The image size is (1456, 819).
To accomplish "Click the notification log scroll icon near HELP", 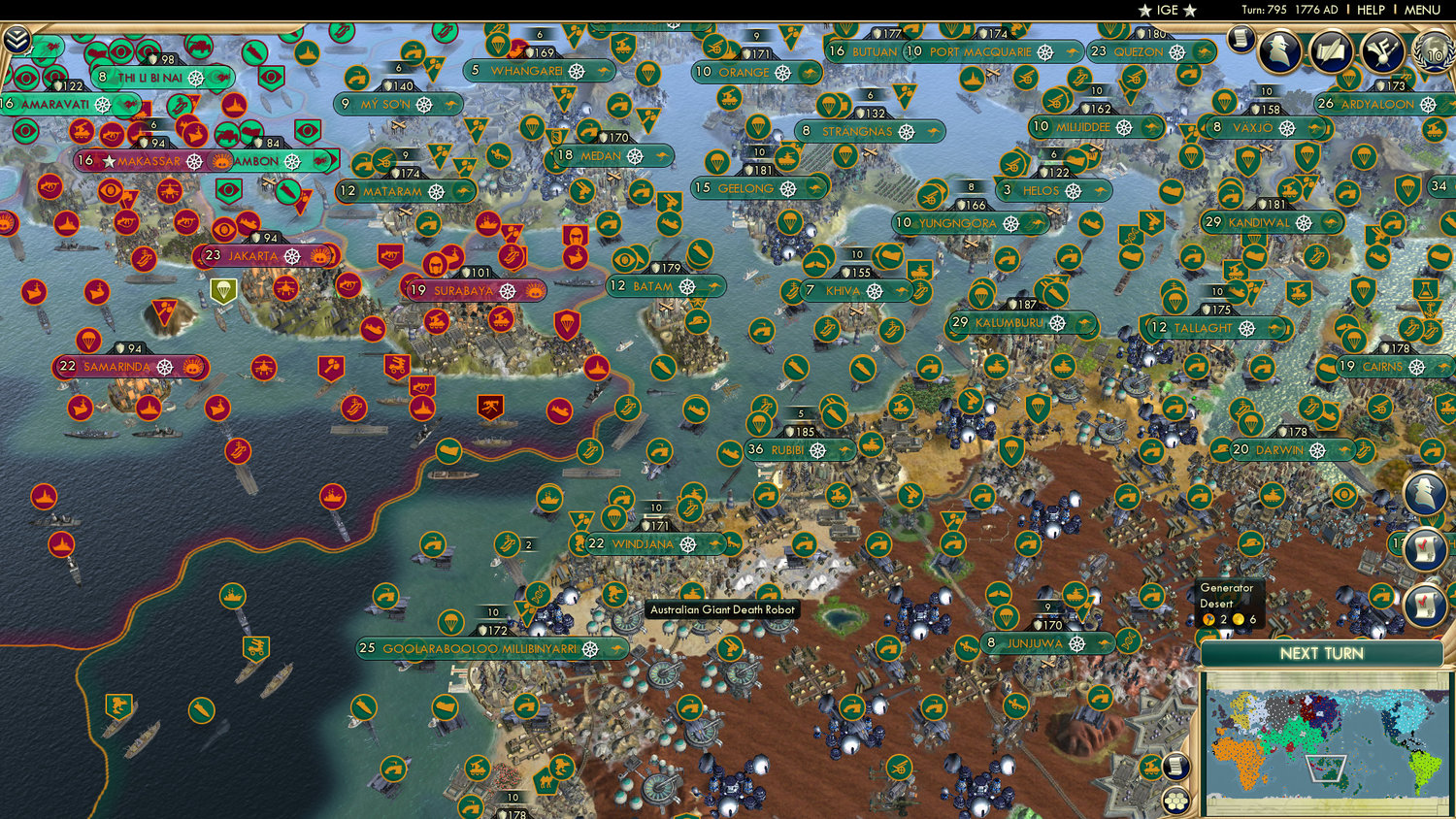I will pos(1242,39).
